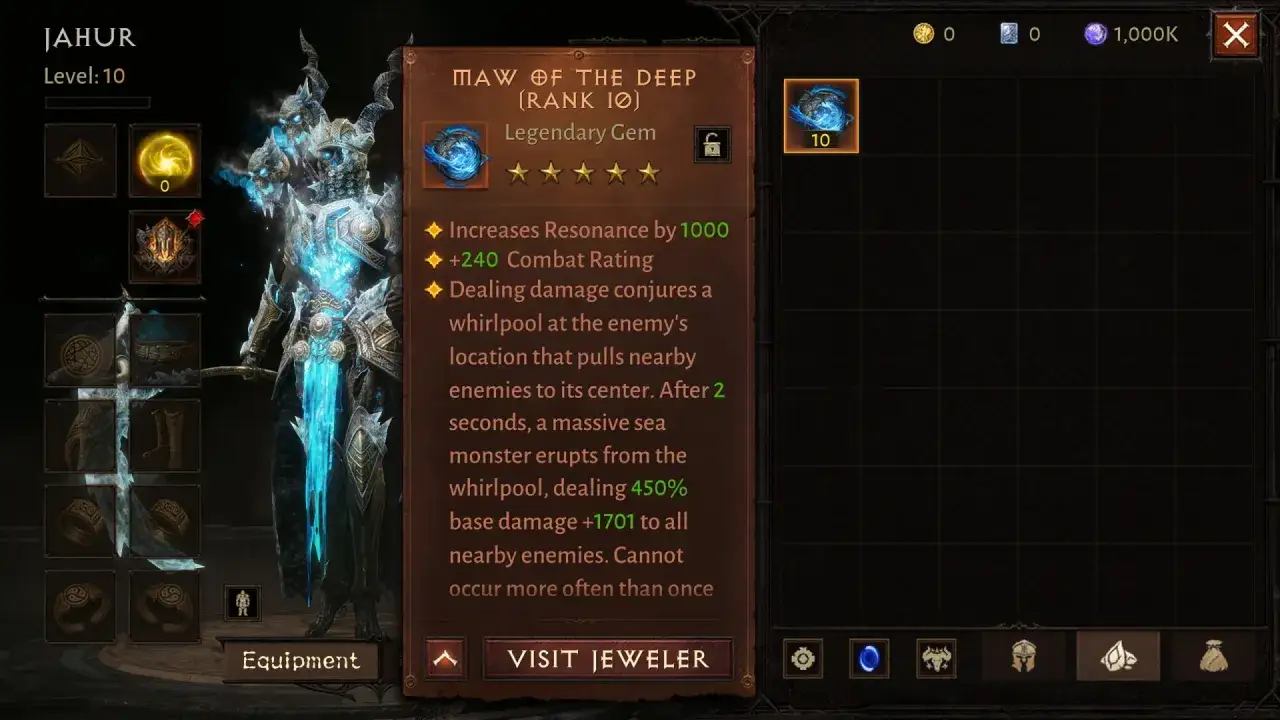Select the gem fragments tab
The image size is (1280, 720).
(x=1118, y=658)
